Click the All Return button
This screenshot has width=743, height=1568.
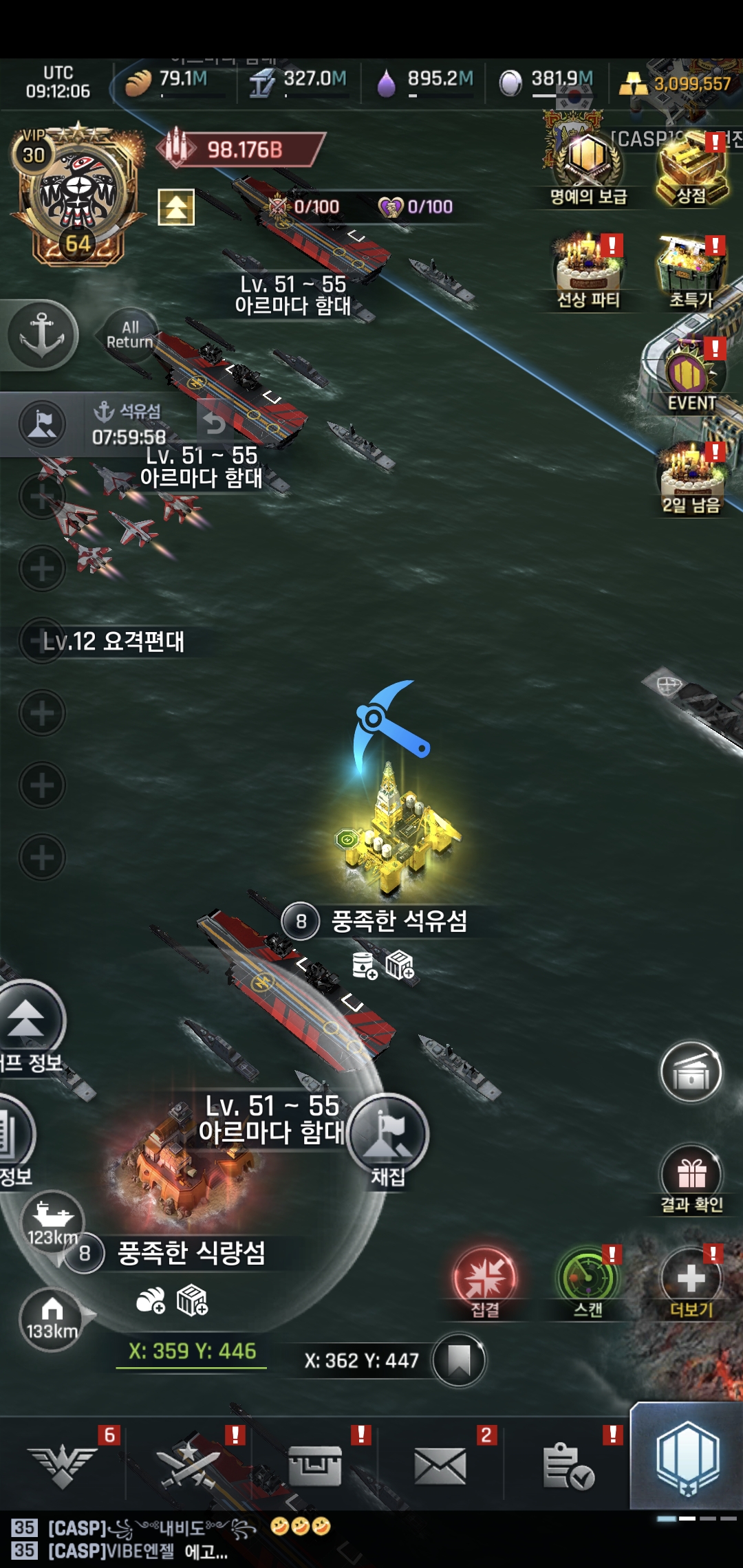click(129, 335)
